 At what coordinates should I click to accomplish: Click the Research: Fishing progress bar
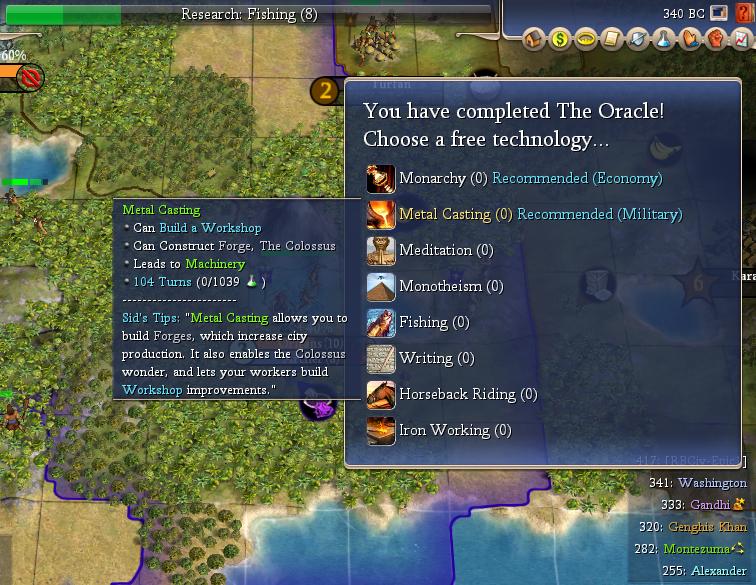tap(248, 14)
